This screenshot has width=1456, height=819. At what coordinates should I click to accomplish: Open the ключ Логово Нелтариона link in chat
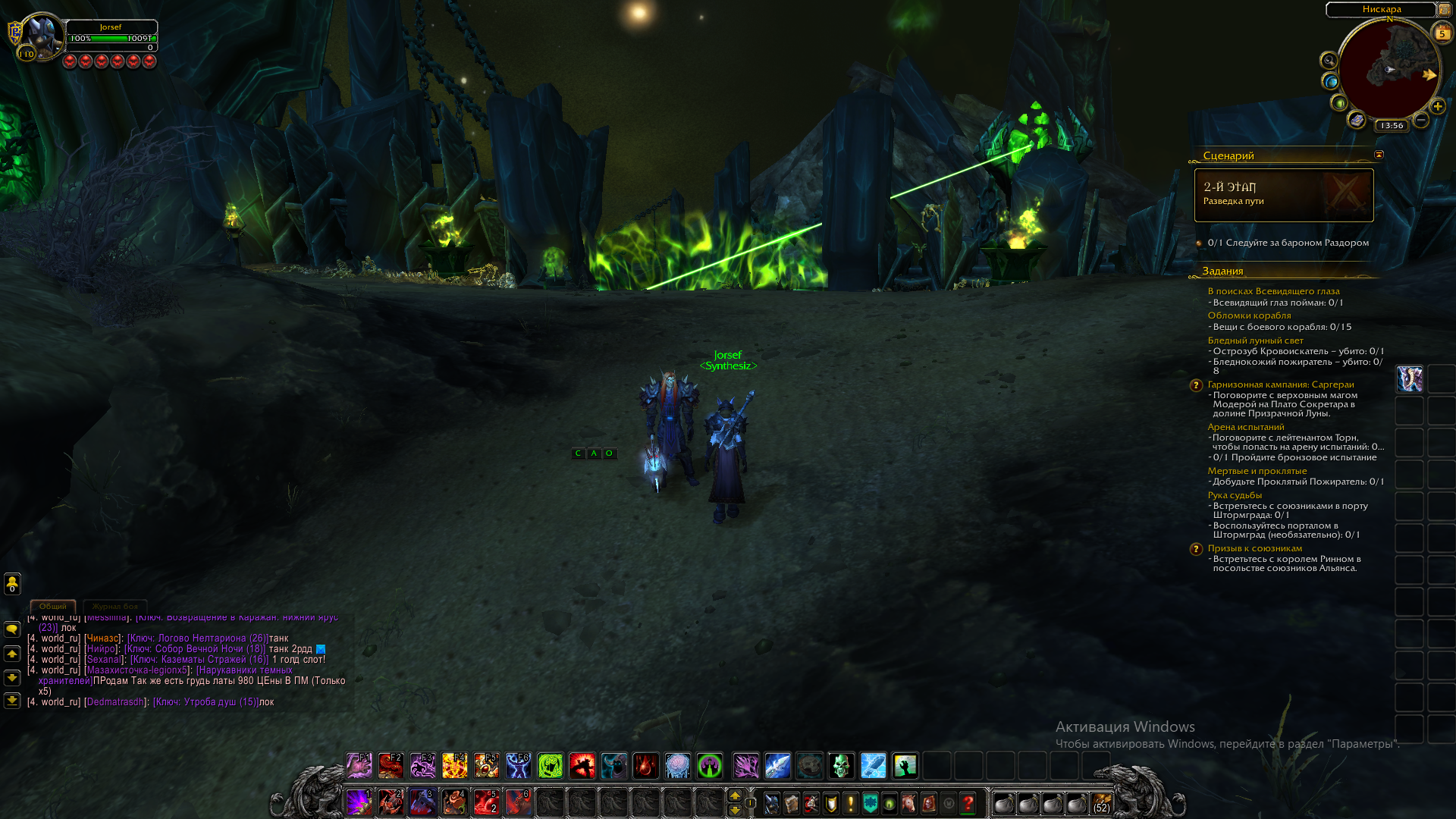coord(197,639)
